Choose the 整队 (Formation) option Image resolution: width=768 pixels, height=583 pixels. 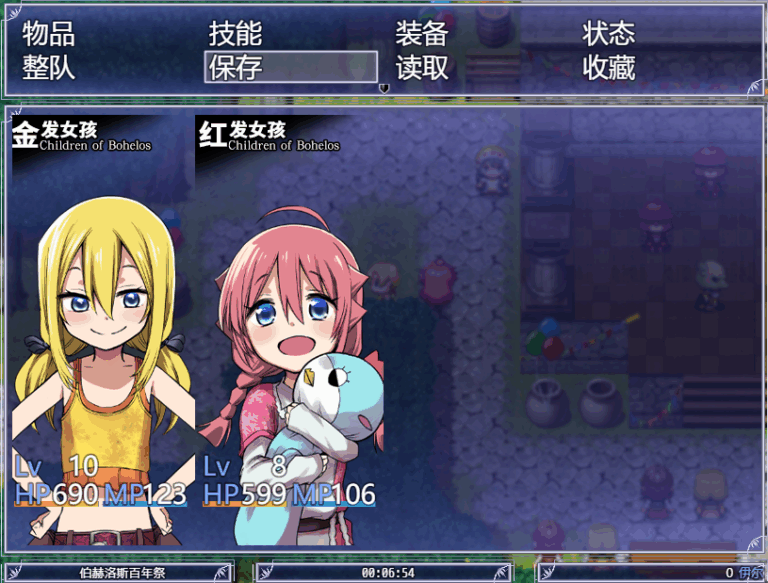click(x=49, y=68)
